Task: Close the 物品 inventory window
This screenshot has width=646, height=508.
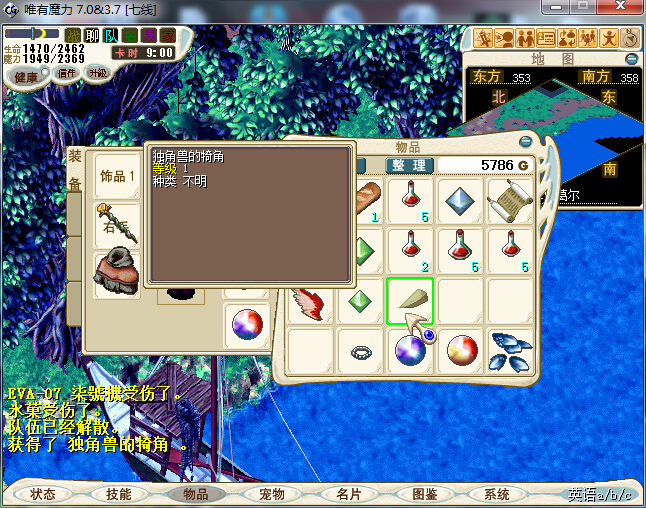Action: (527, 141)
